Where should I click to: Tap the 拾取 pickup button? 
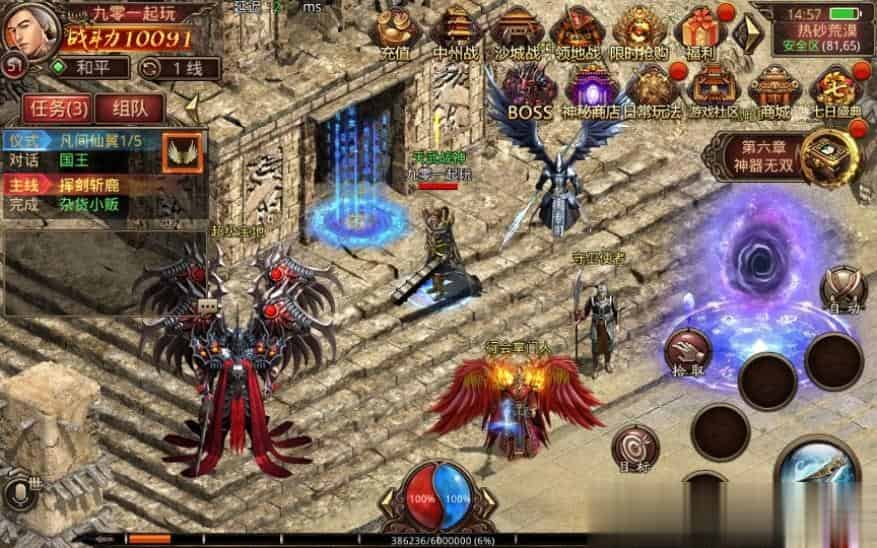pos(687,351)
